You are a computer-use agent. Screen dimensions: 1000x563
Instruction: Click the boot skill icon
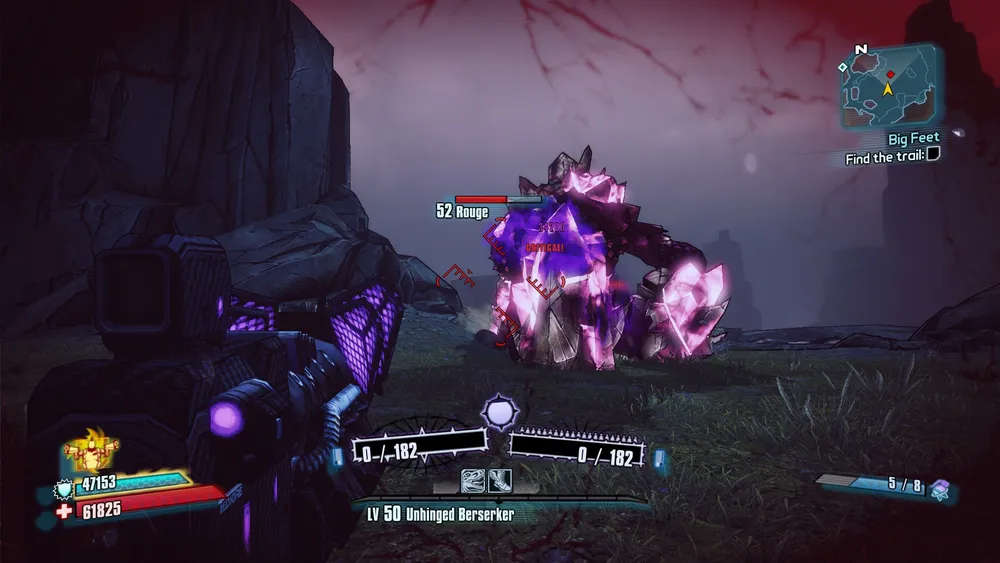click(498, 481)
